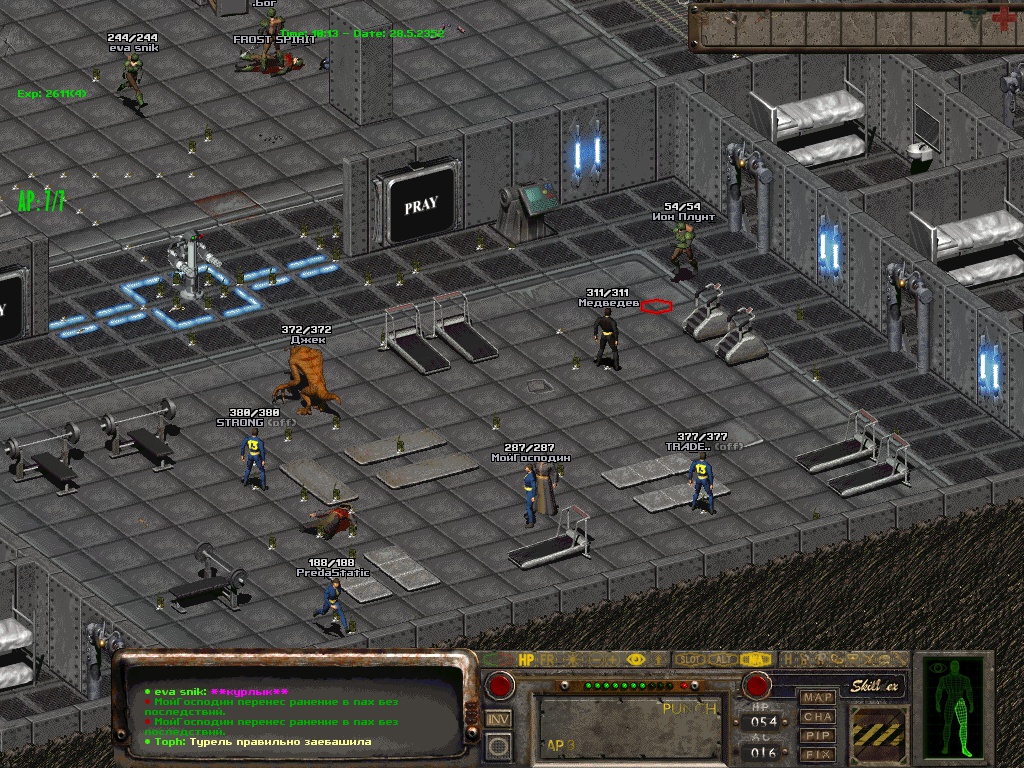Open the inventory with the INV button
The image size is (1024, 768).
pos(498,718)
